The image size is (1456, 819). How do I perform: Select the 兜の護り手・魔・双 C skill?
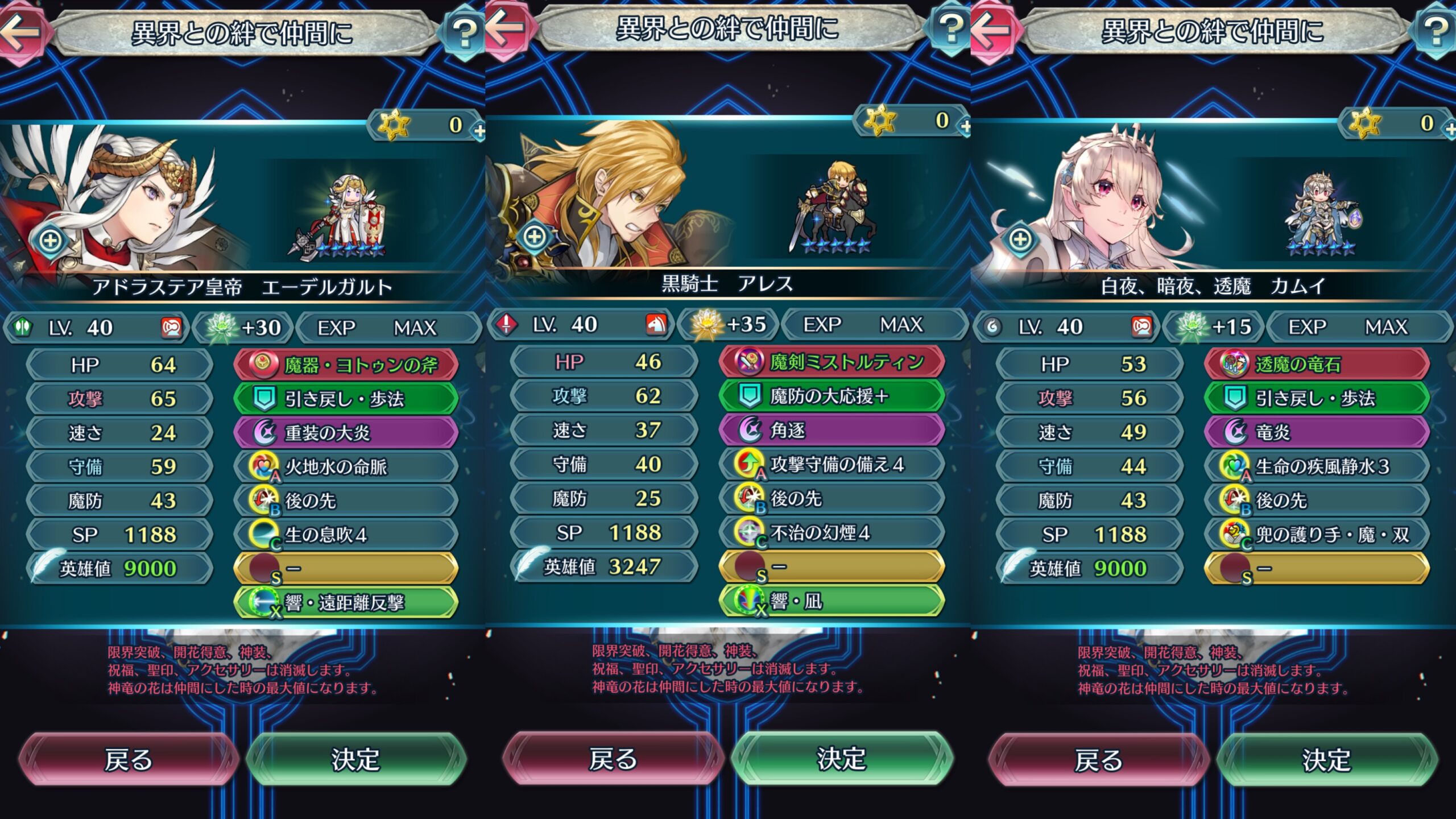pos(1317,534)
